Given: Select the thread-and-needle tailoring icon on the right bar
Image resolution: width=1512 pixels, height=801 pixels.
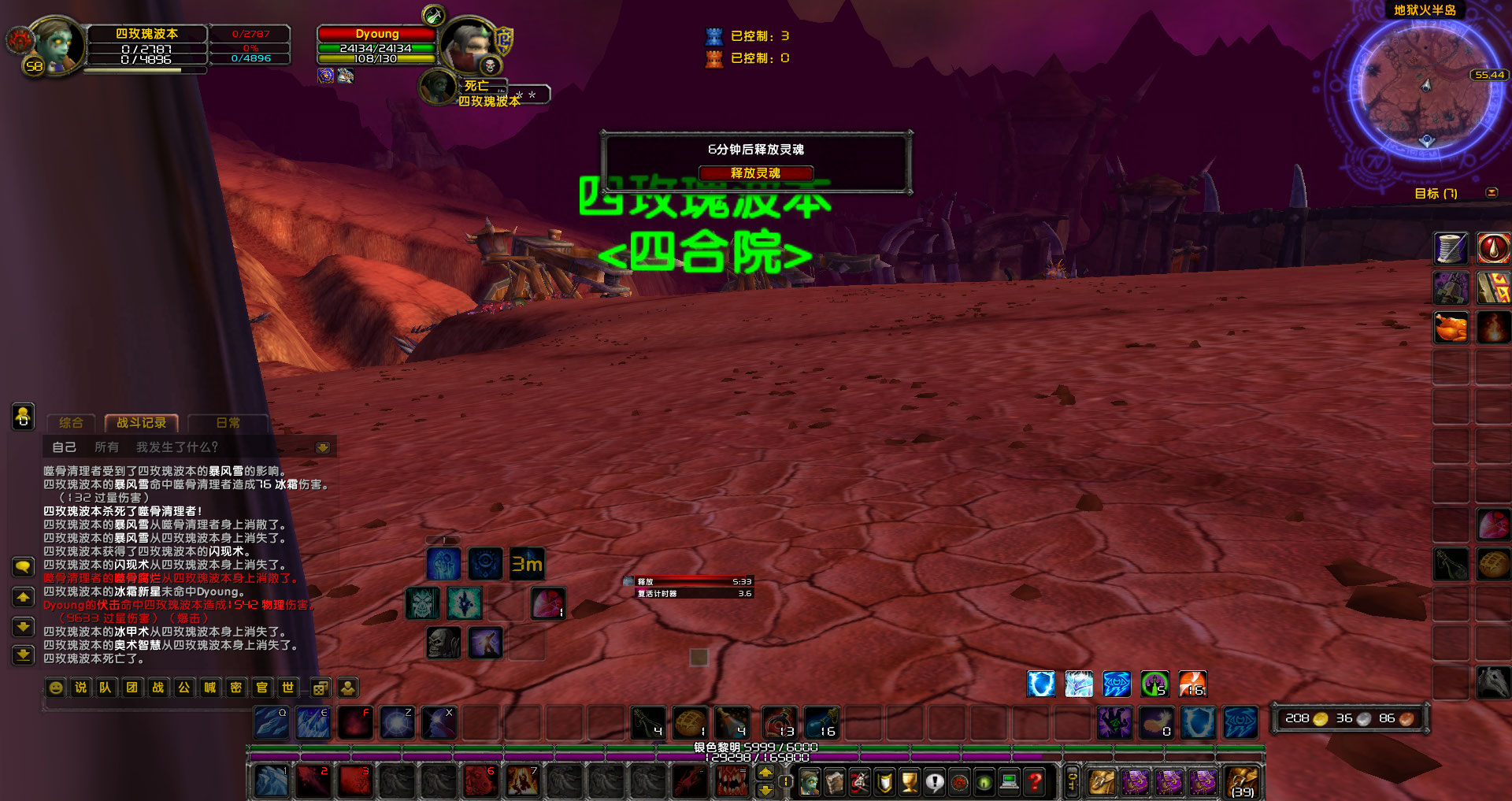Looking at the screenshot, I should pos(1451,248).
